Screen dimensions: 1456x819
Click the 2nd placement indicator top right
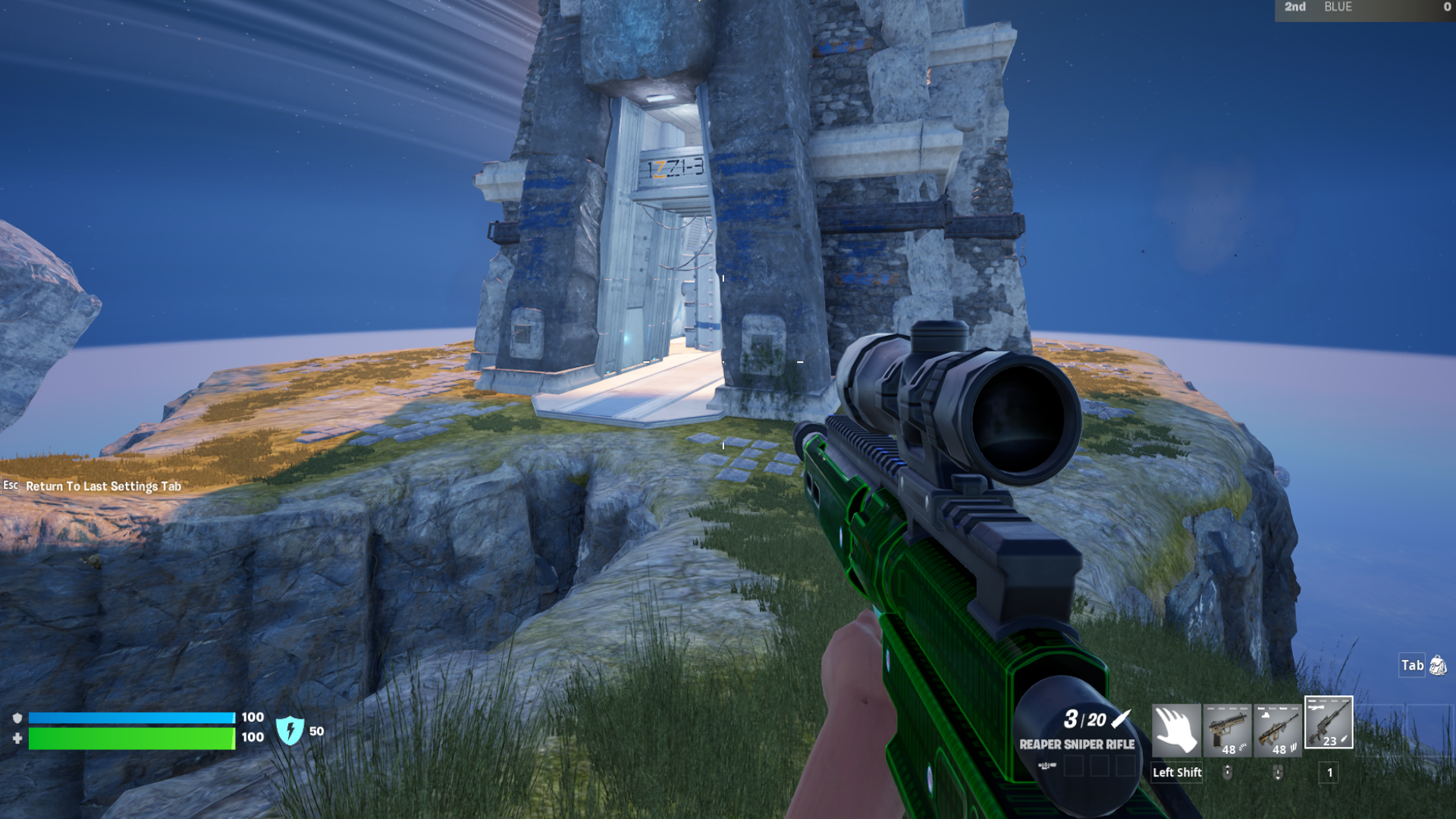coord(1294,8)
